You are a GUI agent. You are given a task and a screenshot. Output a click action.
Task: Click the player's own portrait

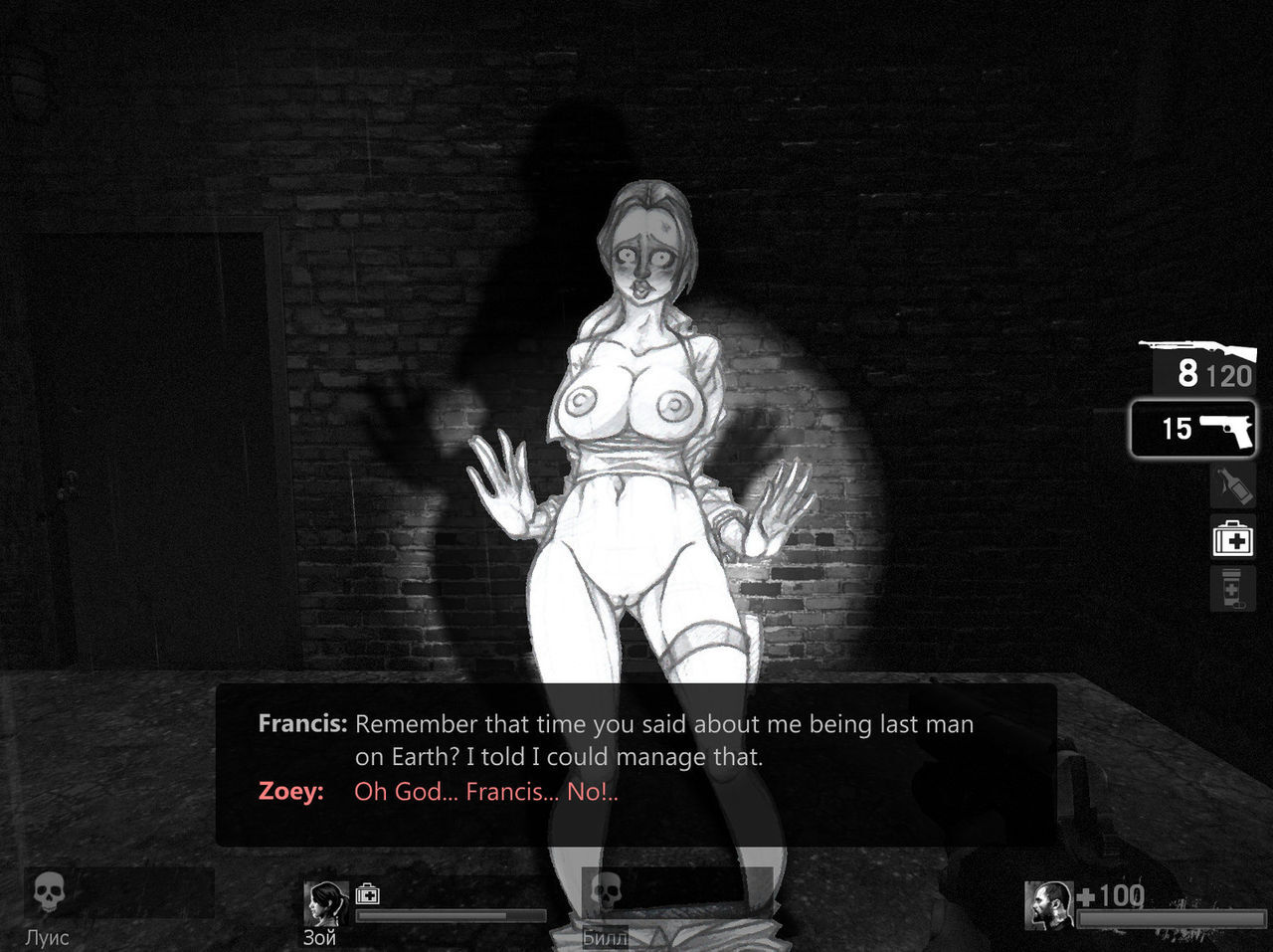click(x=1048, y=905)
